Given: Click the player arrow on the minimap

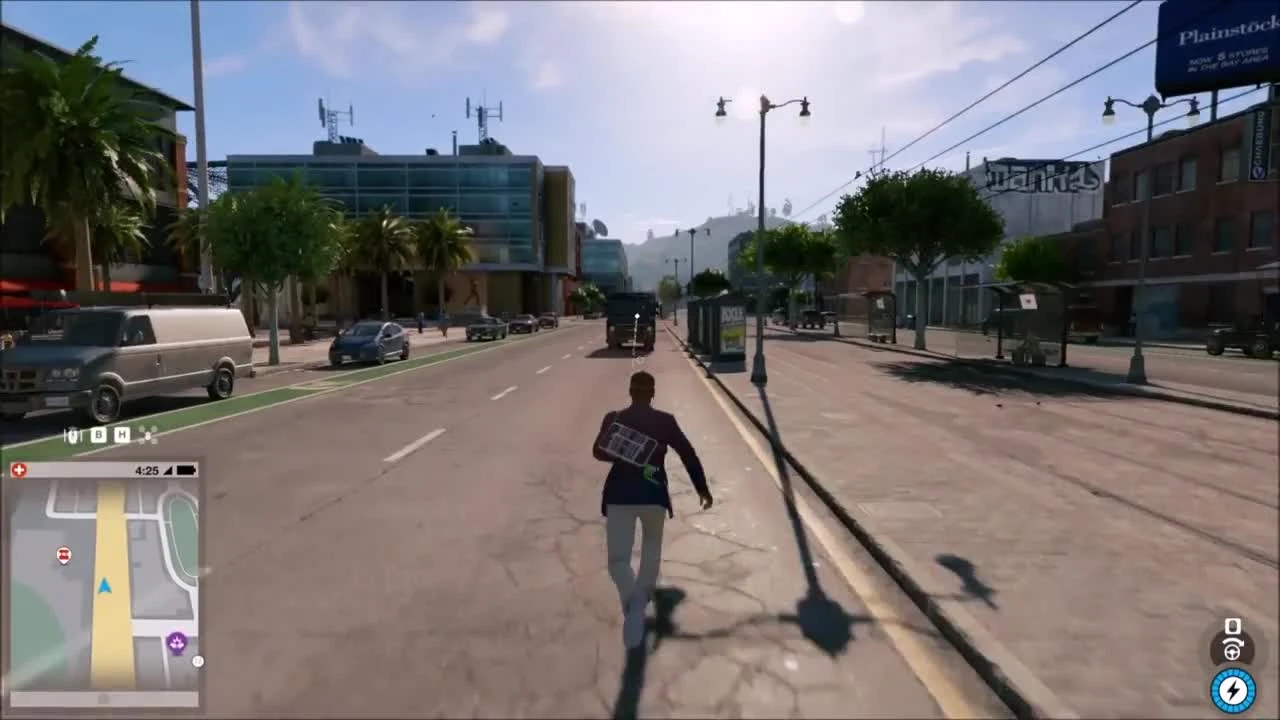Looking at the screenshot, I should pos(103,586).
